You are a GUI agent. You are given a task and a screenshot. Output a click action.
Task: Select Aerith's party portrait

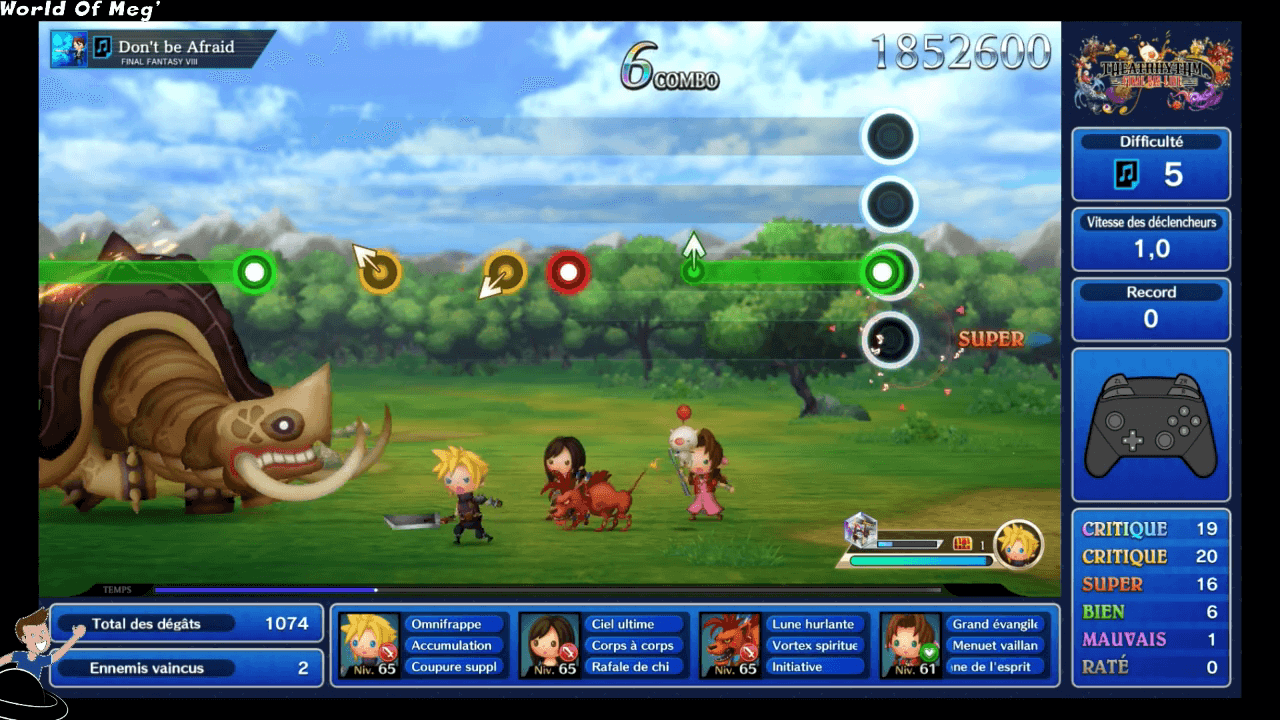tap(909, 645)
